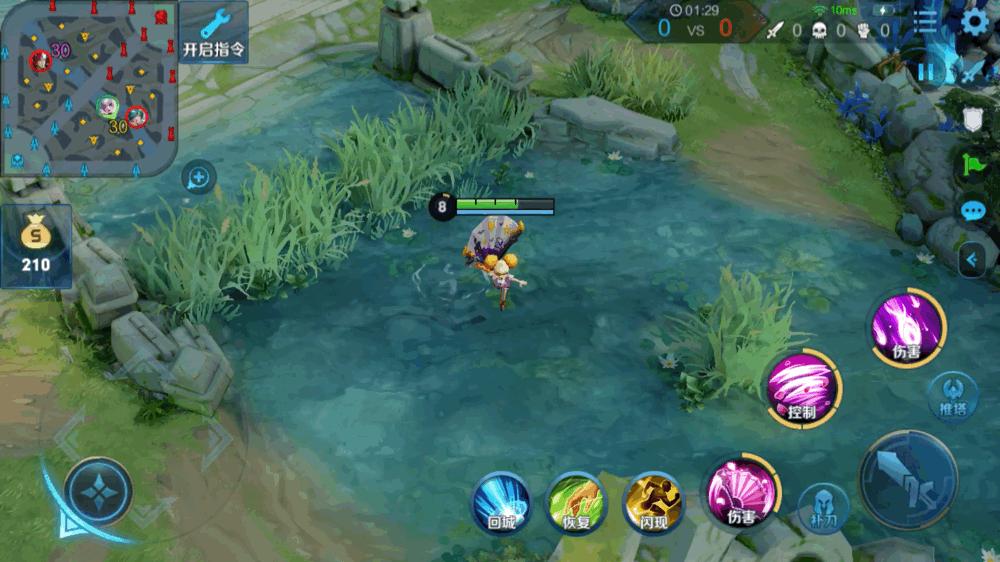Image resolution: width=1000 pixels, height=562 pixels.
Task: Send a signal with the green flag
Action: click(x=973, y=165)
